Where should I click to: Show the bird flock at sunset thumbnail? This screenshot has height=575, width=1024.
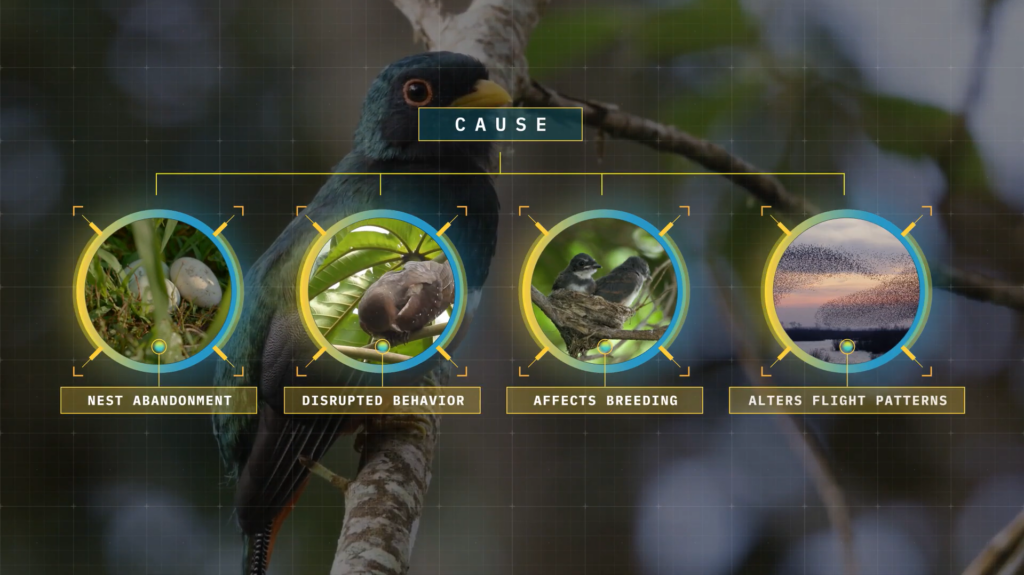pos(846,290)
